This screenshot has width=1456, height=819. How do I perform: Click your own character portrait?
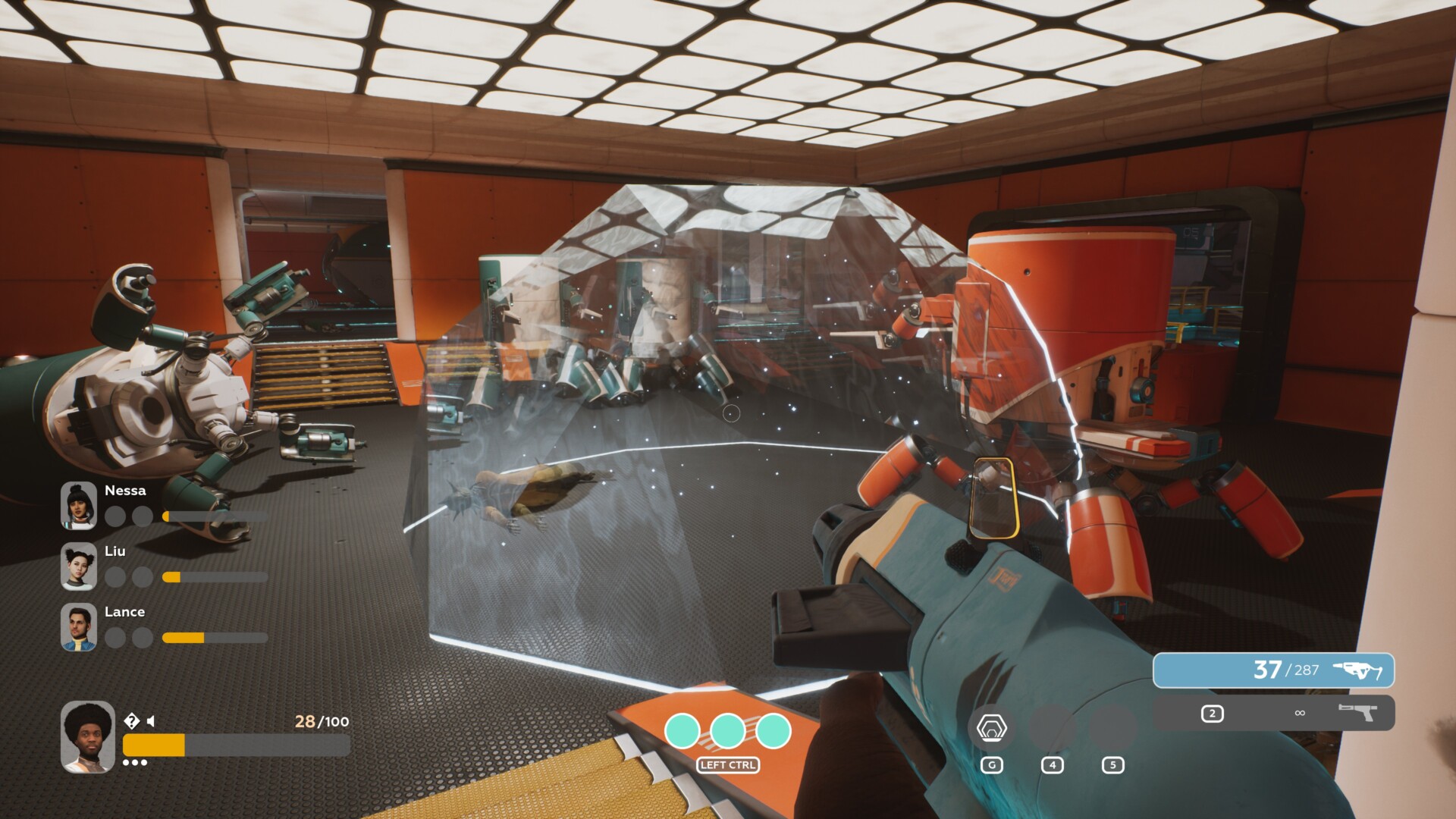click(x=88, y=736)
